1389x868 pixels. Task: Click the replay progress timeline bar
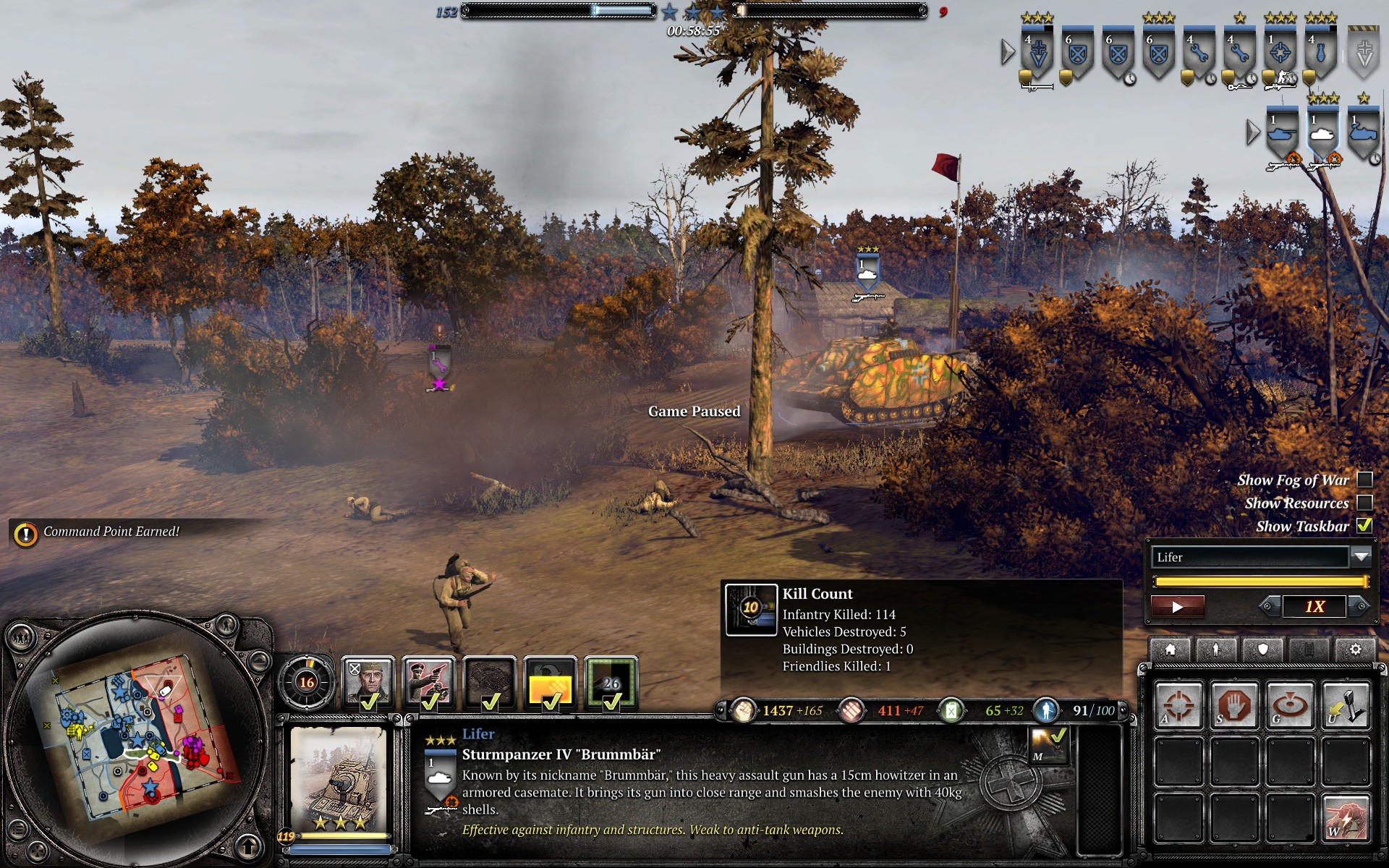(1260, 582)
